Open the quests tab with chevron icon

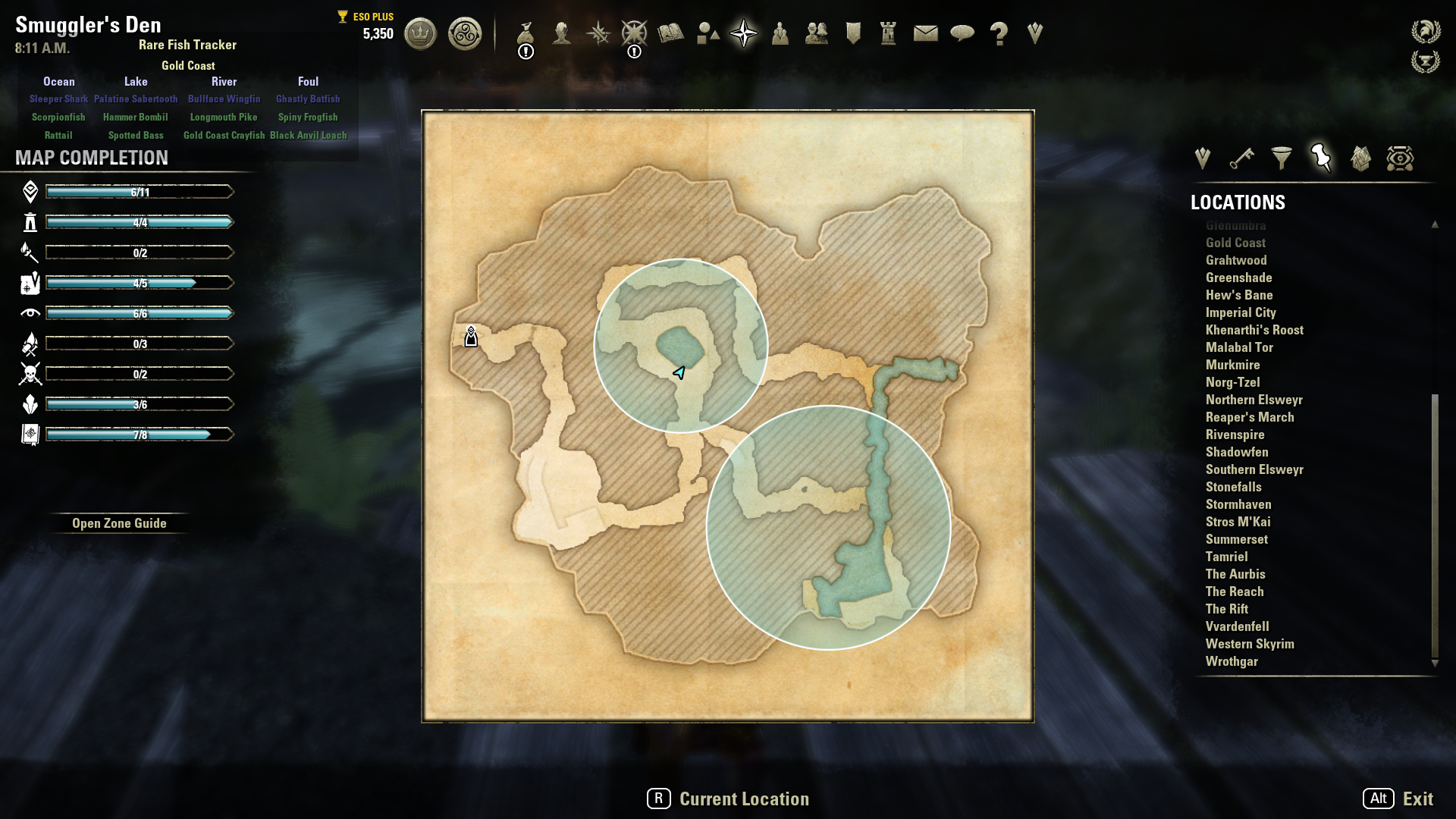click(x=1202, y=158)
